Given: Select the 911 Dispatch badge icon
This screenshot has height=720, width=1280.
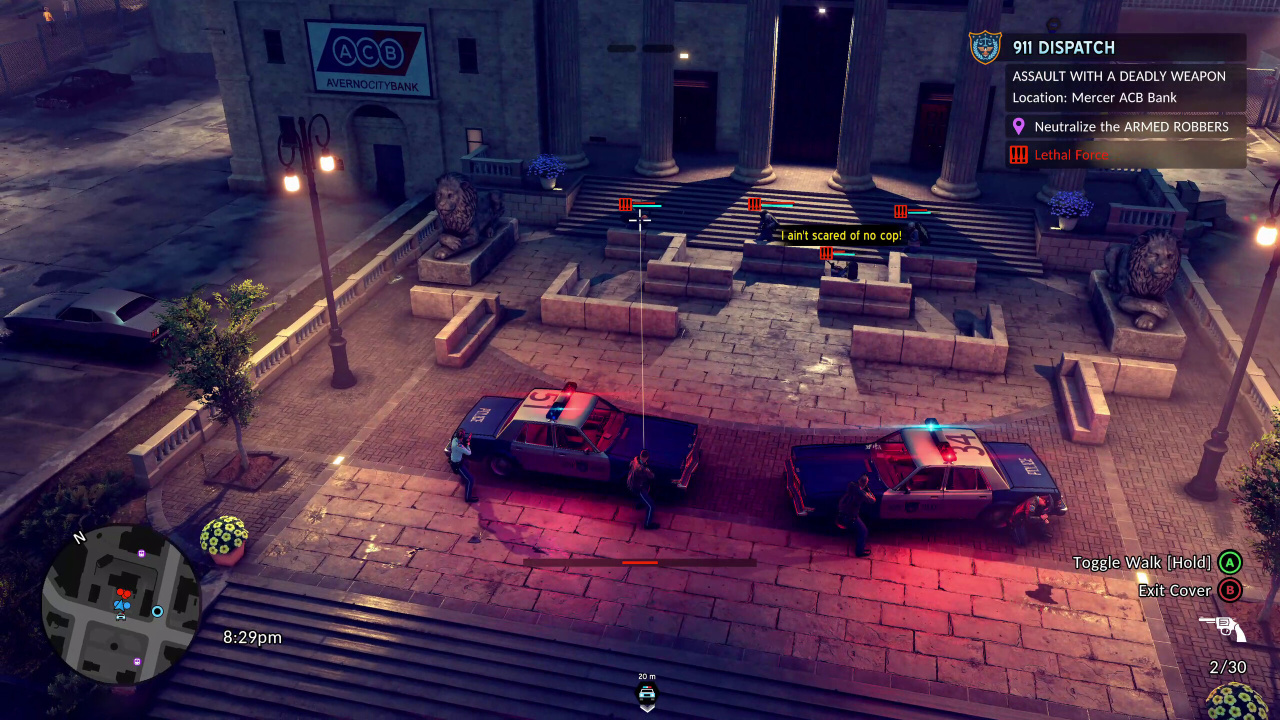Looking at the screenshot, I should click(985, 47).
